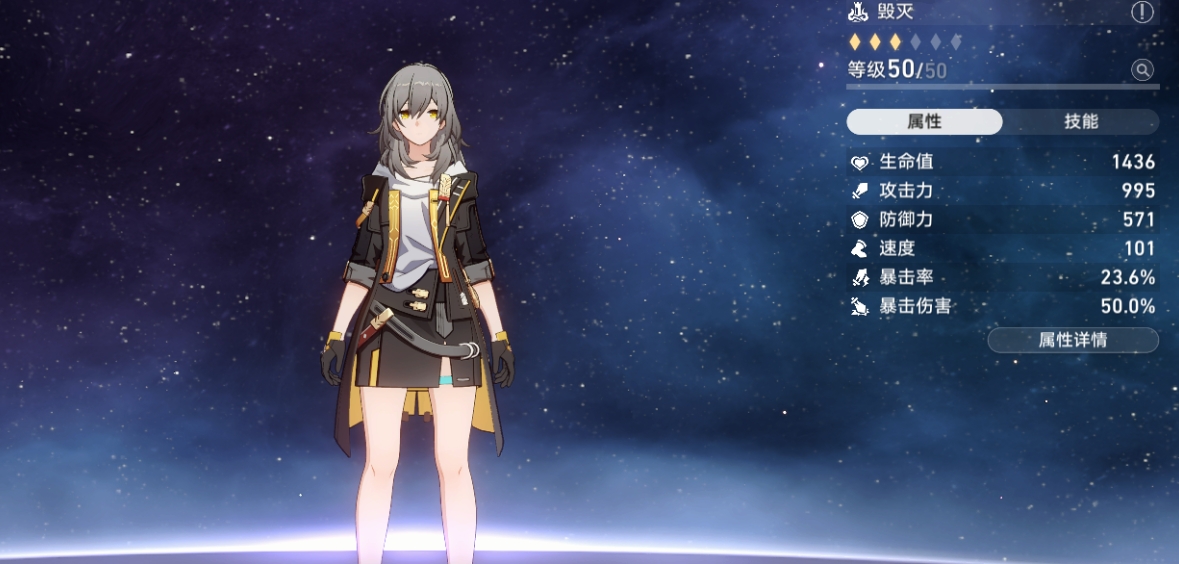Click the magnifier icon beside the level
The image size is (1179, 564).
pyautogui.click(x=1142, y=70)
